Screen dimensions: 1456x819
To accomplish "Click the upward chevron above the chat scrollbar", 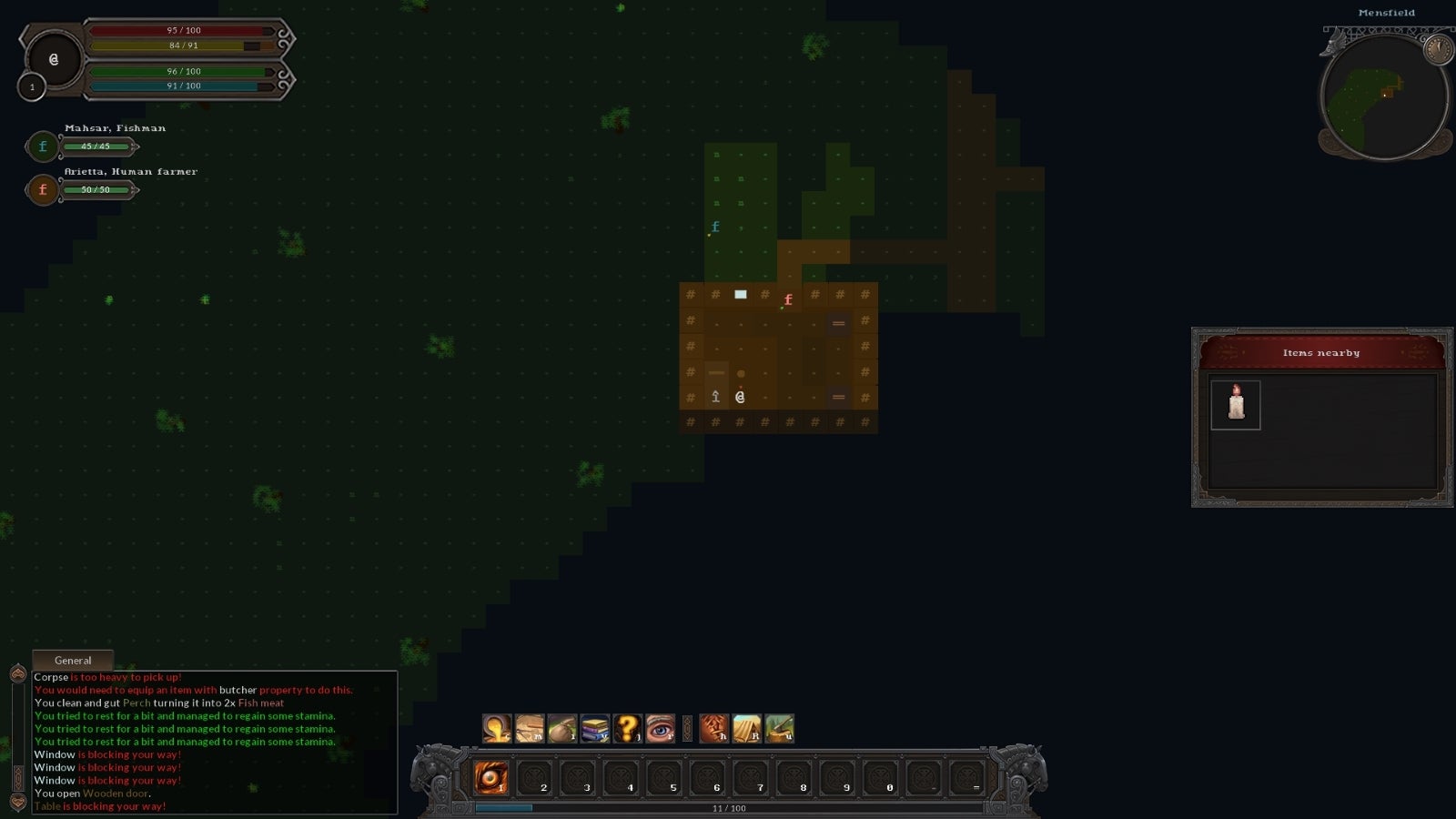I will tap(17, 675).
